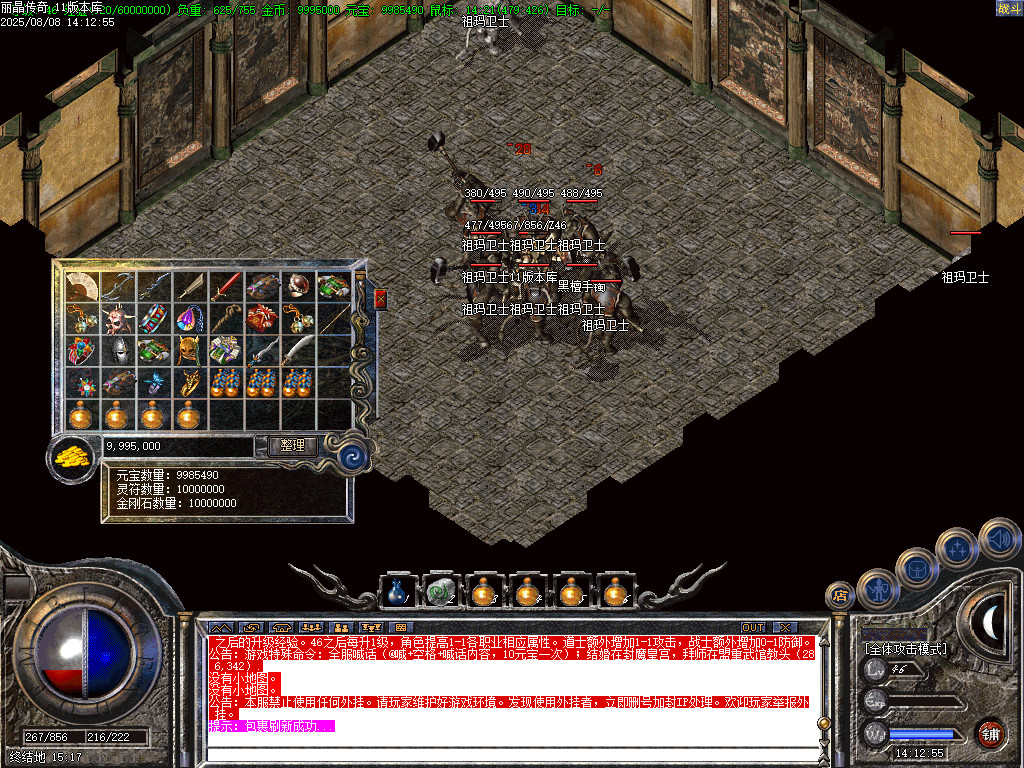Click the red 铺 stall button

click(x=990, y=732)
